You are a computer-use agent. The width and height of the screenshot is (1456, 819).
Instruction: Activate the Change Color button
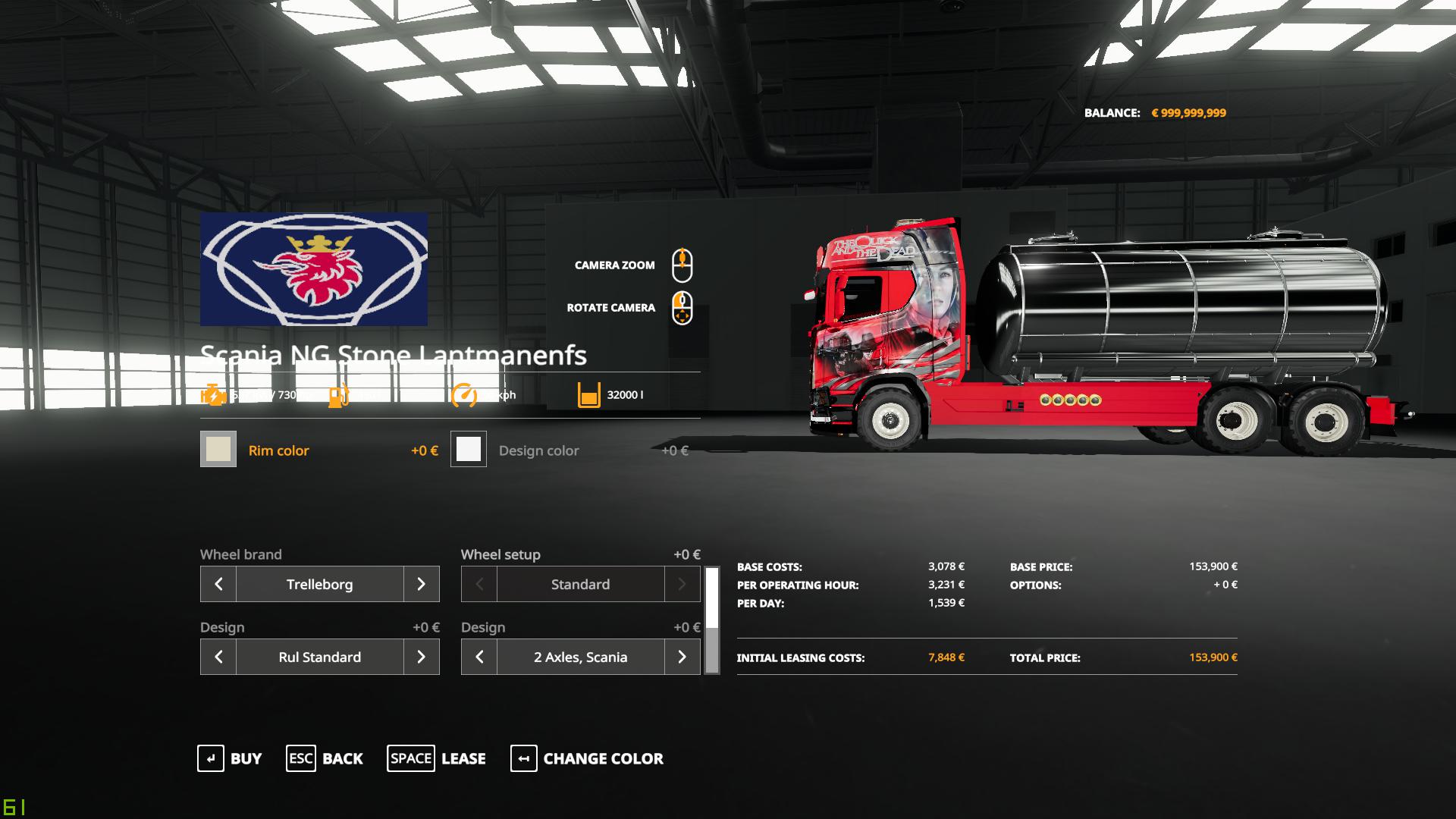(x=587, y=758)
